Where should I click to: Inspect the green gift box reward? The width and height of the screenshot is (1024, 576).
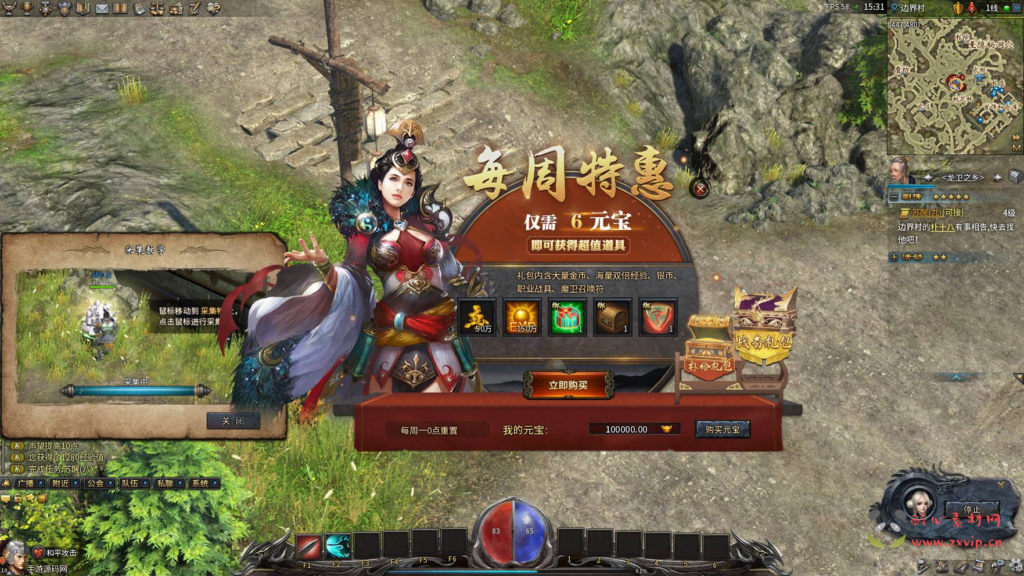click(x=567, y=317)
